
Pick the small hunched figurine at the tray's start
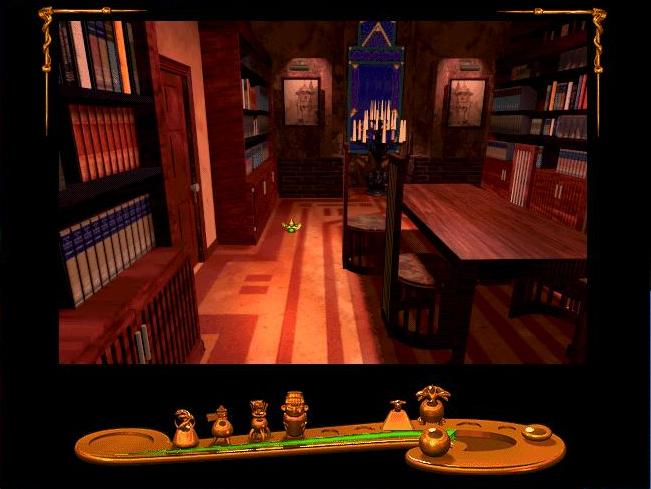click(x=184, y=428)
